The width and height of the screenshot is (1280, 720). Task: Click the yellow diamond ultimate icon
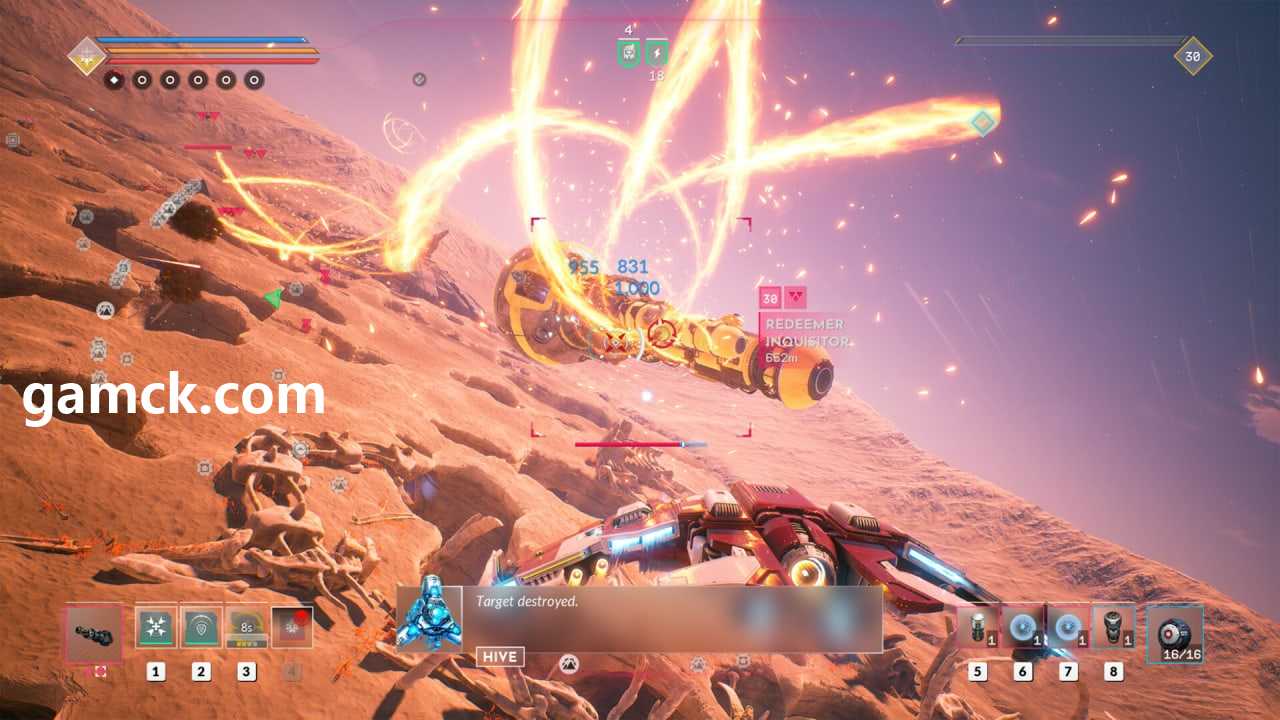pos(87,55)
